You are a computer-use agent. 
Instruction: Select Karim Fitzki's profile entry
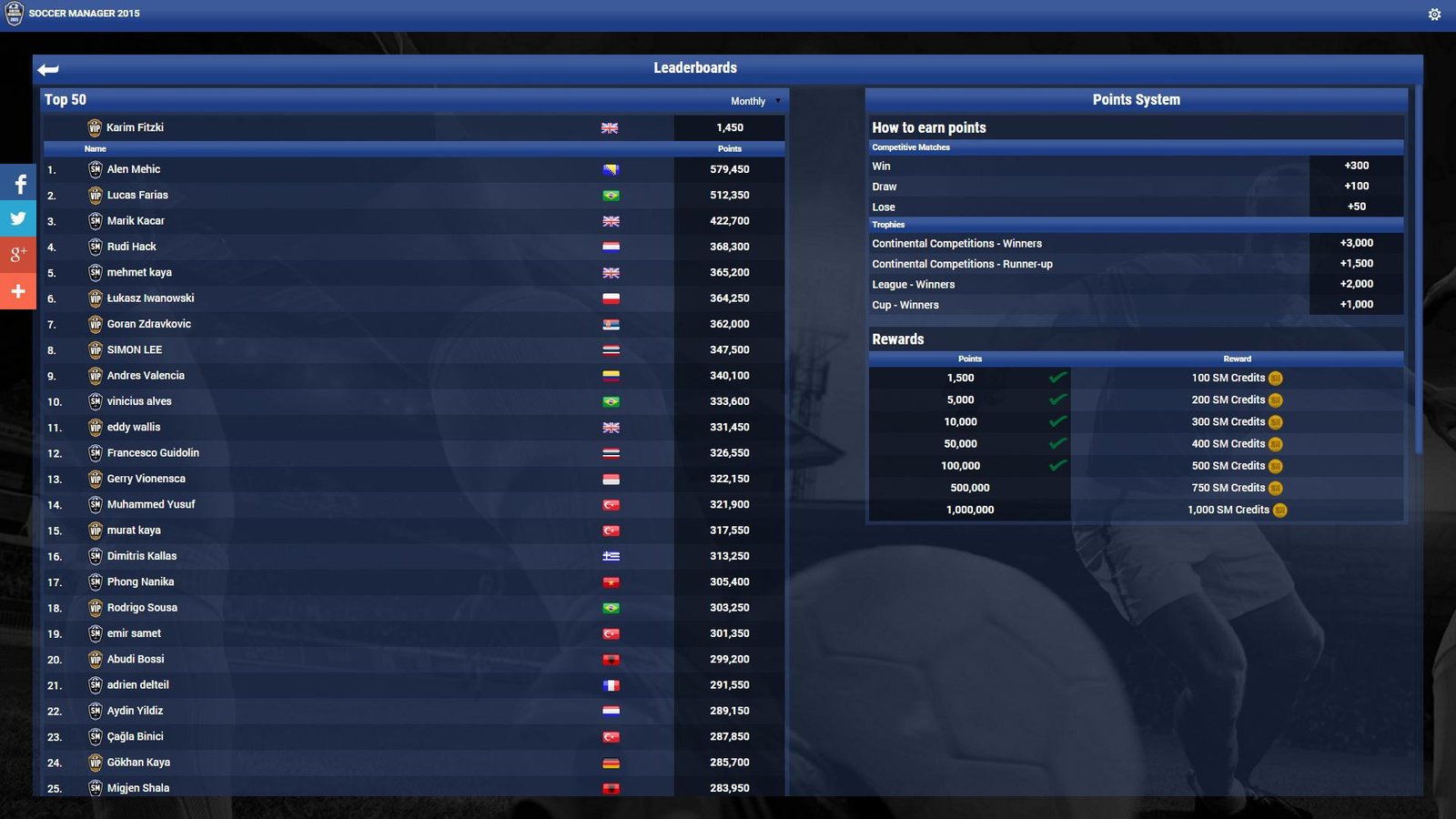(364, 127)
